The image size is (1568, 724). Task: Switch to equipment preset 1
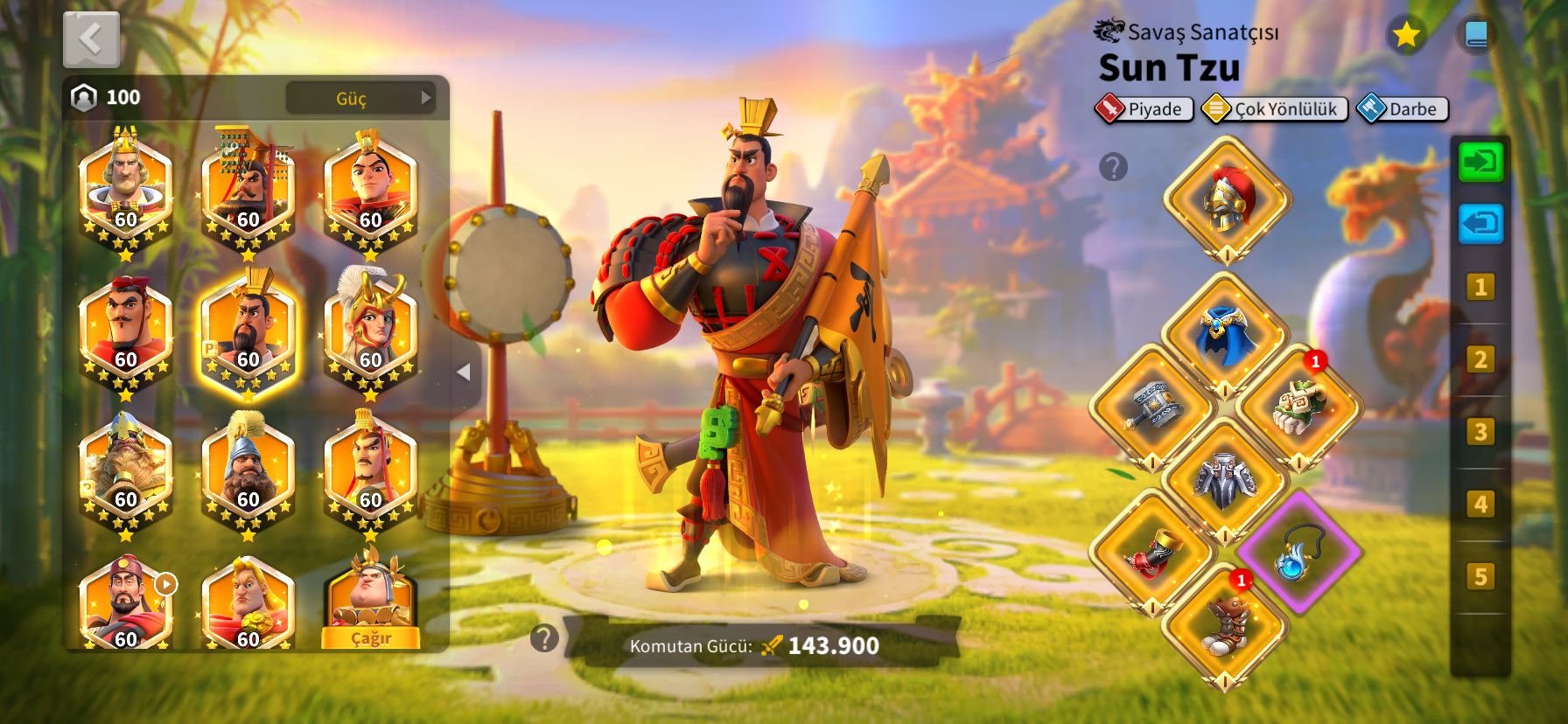[1480, 287]
